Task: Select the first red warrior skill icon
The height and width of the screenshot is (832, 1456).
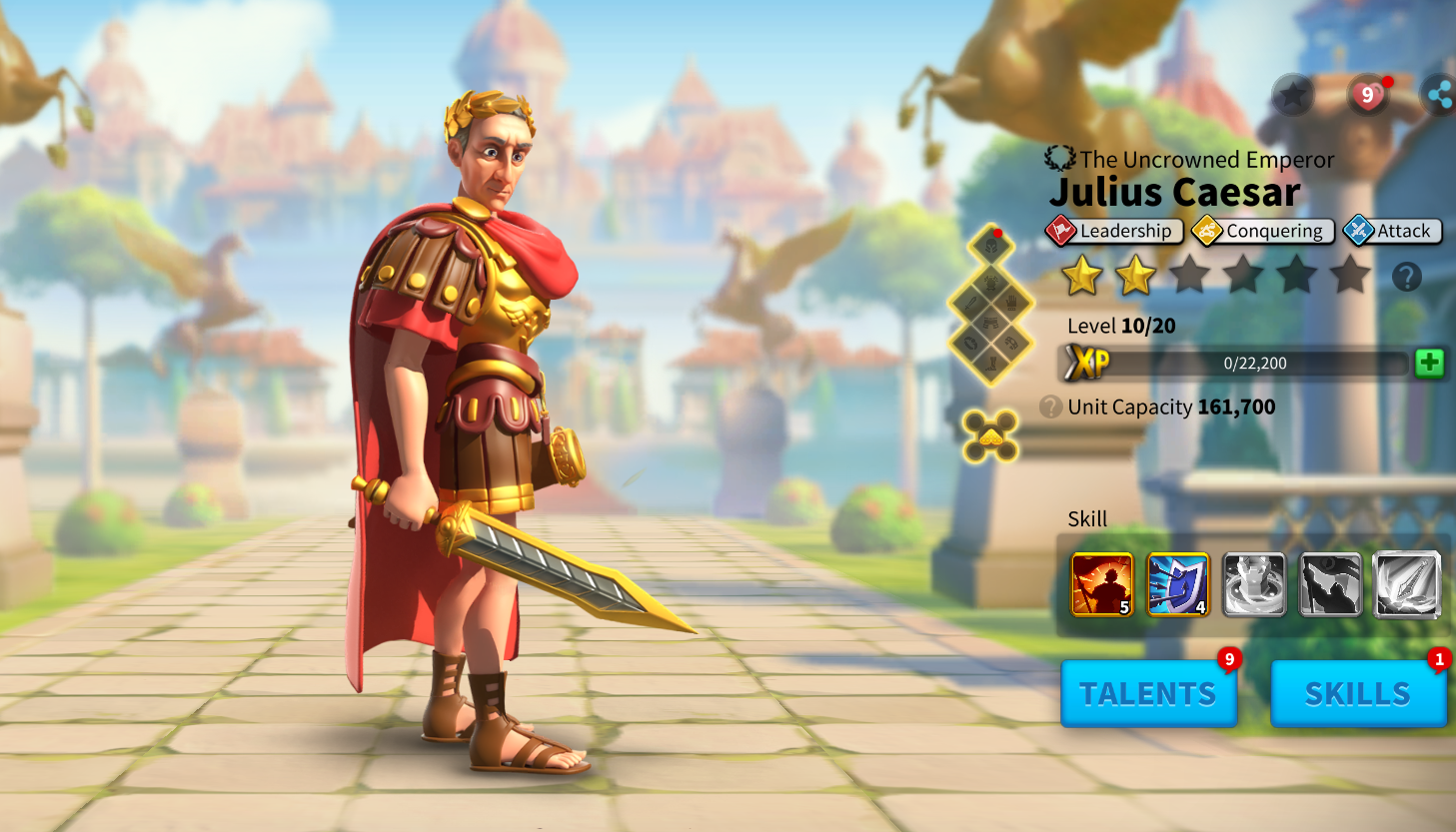Action: [1101, 584]
